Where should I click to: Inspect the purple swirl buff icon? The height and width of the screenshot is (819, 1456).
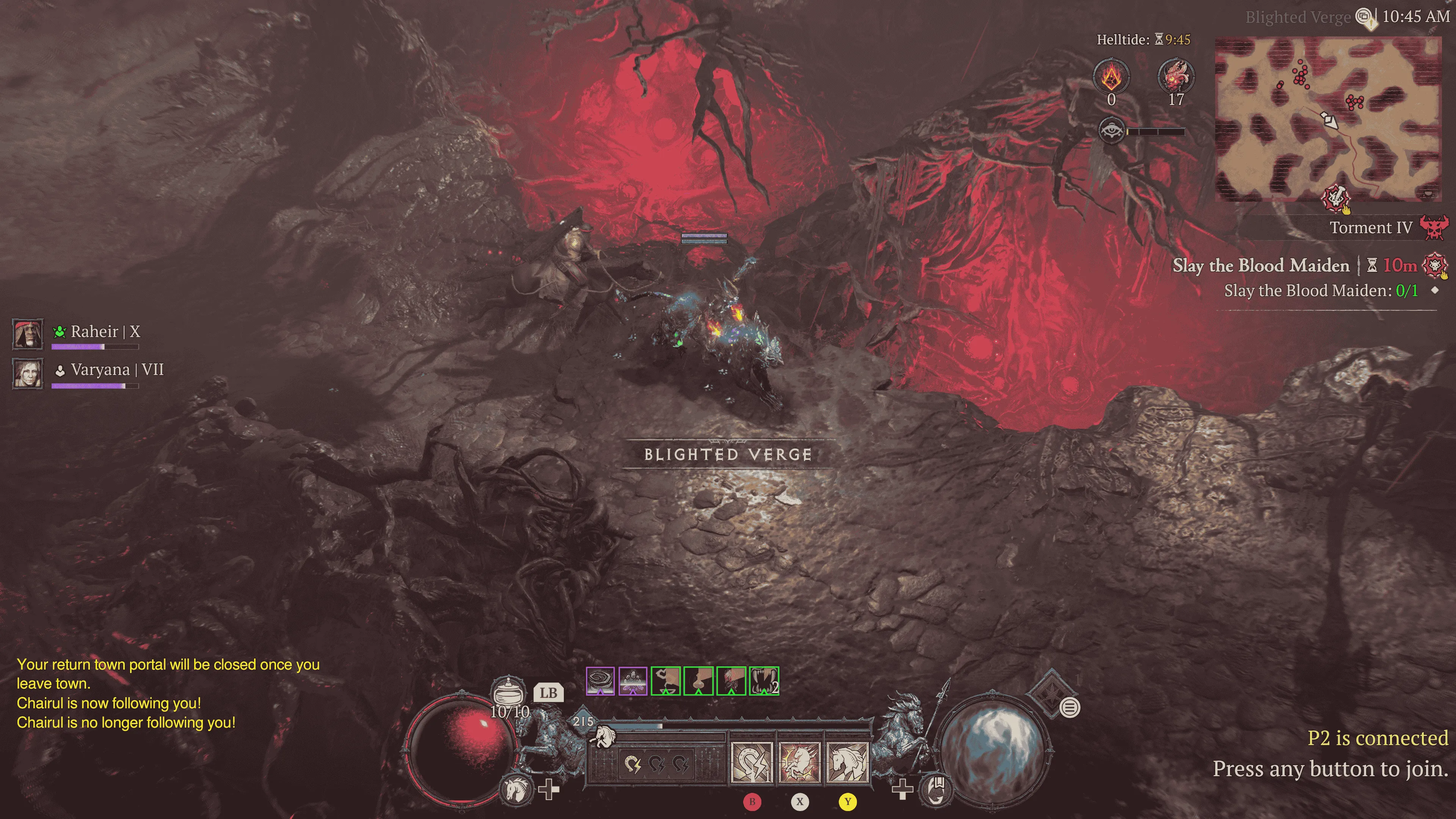tap(600, 681)
